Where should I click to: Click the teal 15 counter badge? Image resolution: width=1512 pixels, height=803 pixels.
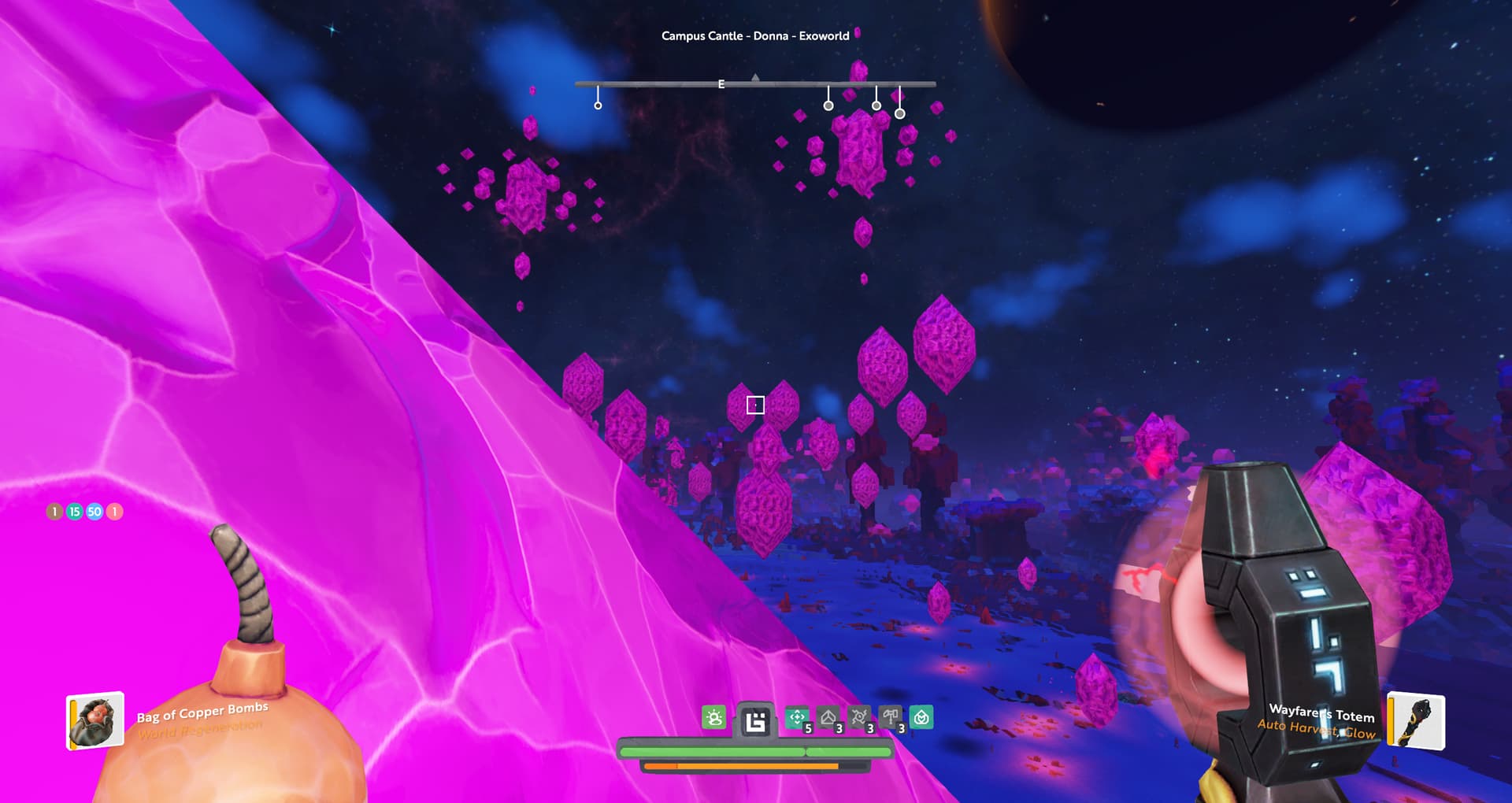(75, 512)
